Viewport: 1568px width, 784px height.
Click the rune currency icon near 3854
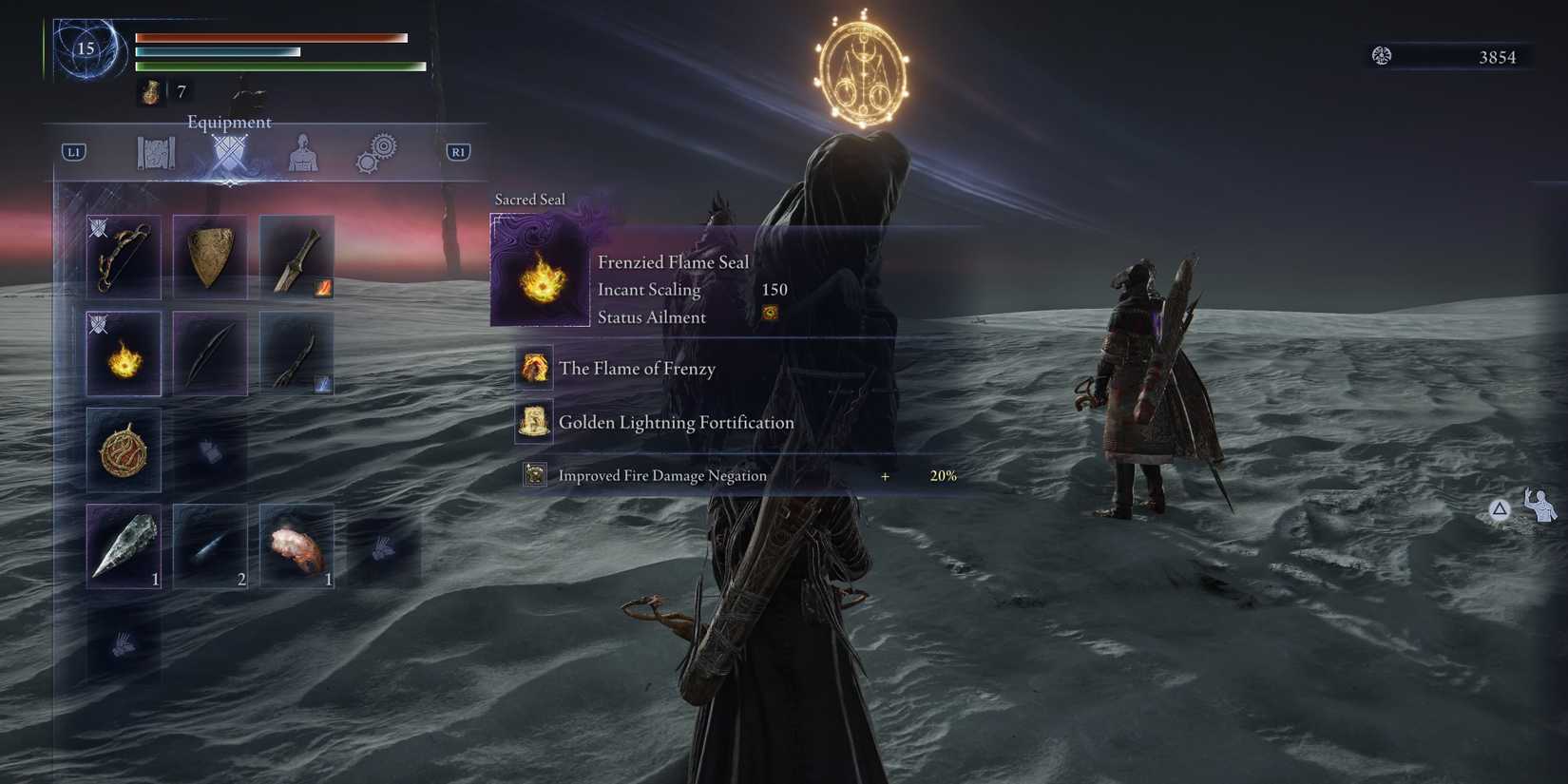point(1380,56)
